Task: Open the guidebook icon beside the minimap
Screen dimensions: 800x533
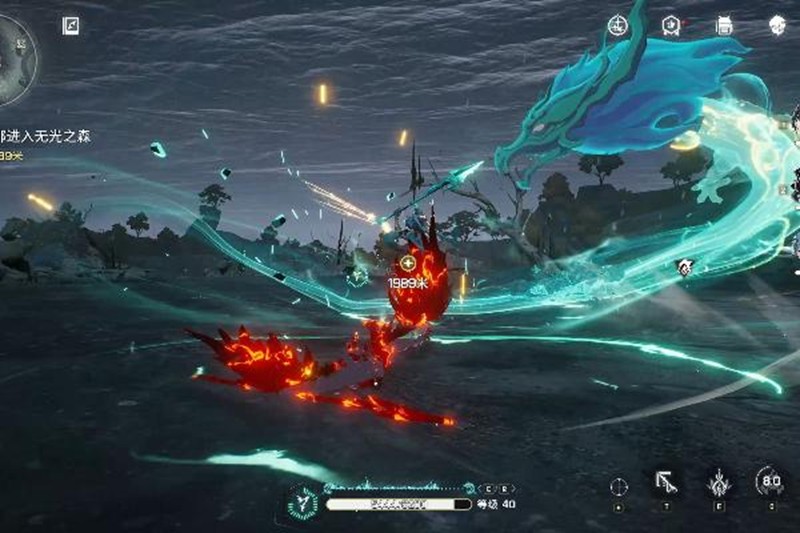Action: 70,26
